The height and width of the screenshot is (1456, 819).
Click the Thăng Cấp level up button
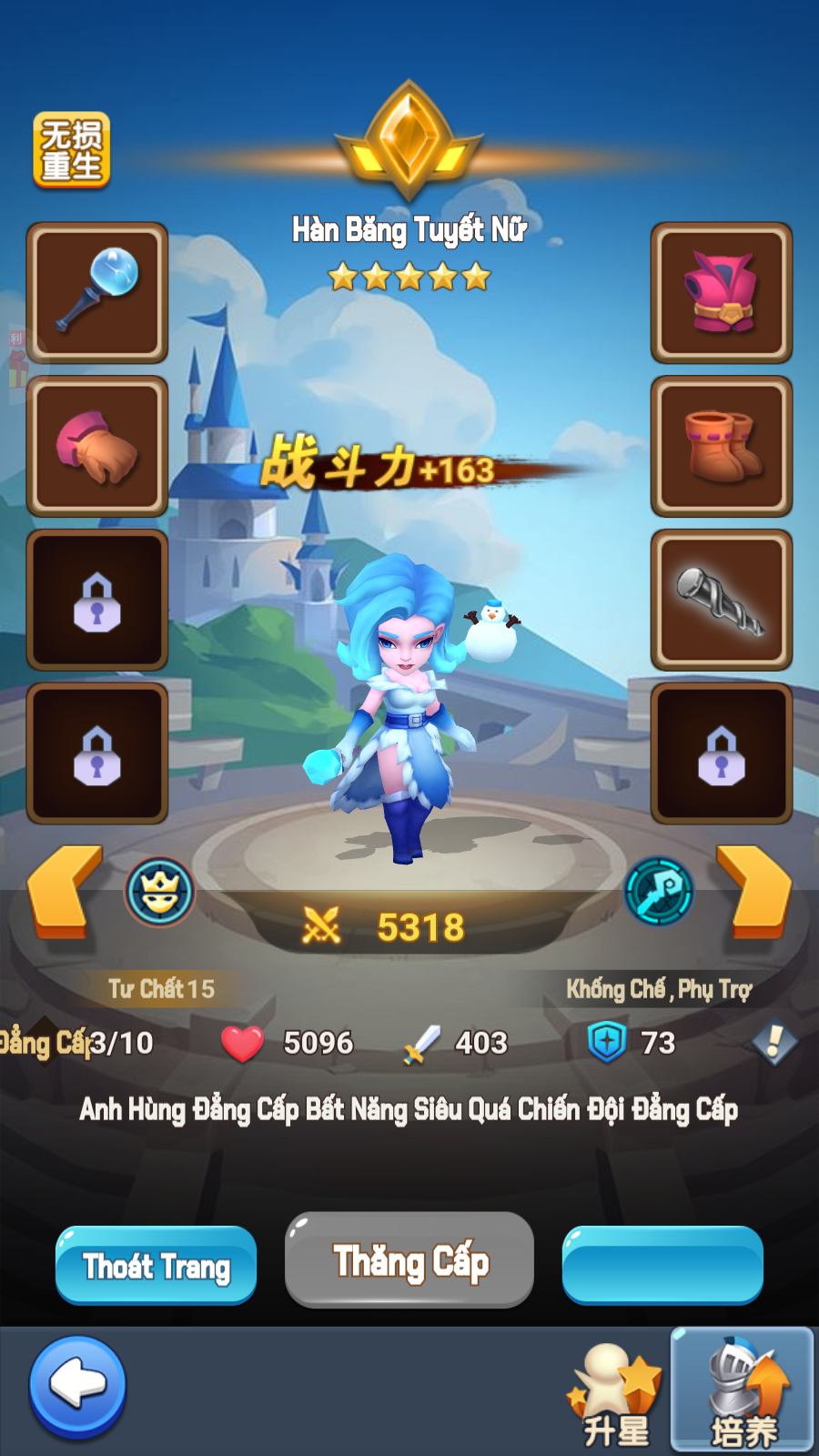[409, 1261]
